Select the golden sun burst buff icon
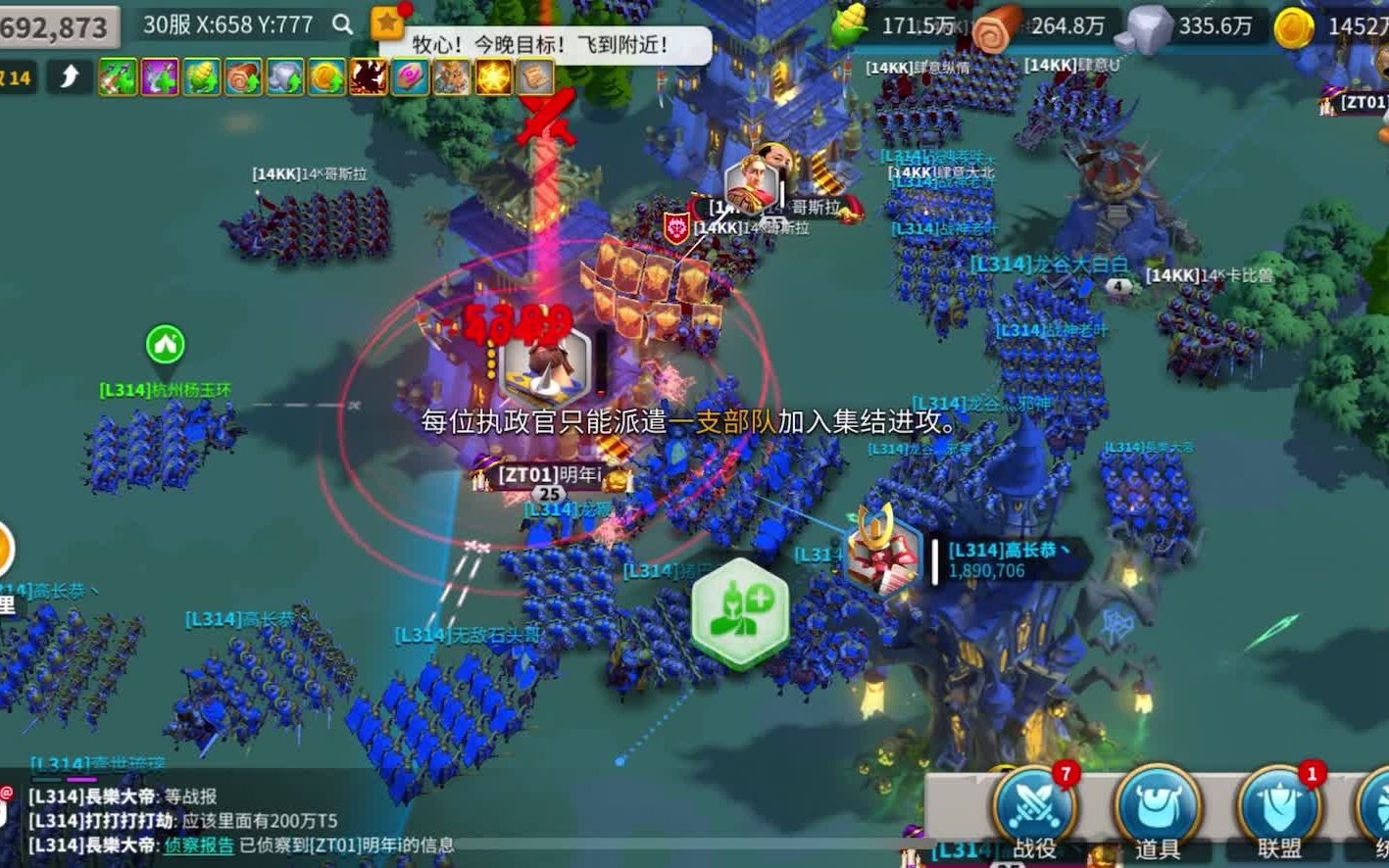 pos(494,77)
